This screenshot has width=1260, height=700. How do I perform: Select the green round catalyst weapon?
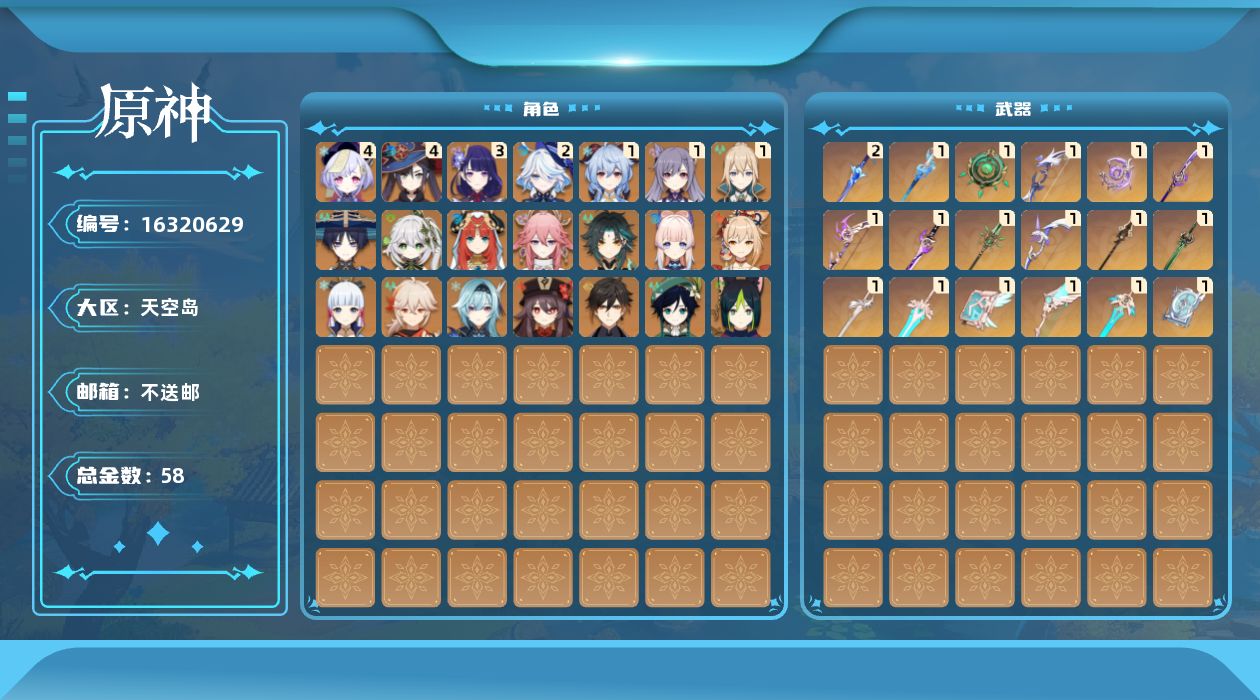(x=985, y=172)
